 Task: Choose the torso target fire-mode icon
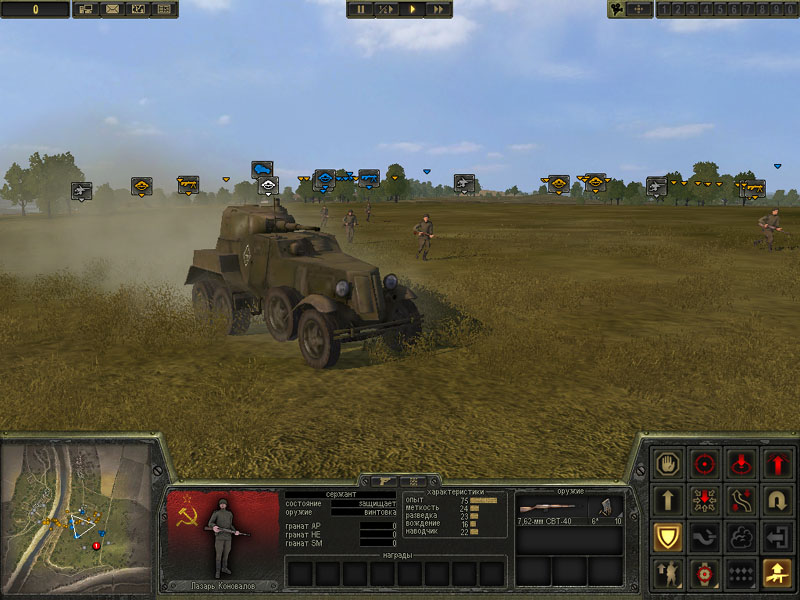pos(705,573)
